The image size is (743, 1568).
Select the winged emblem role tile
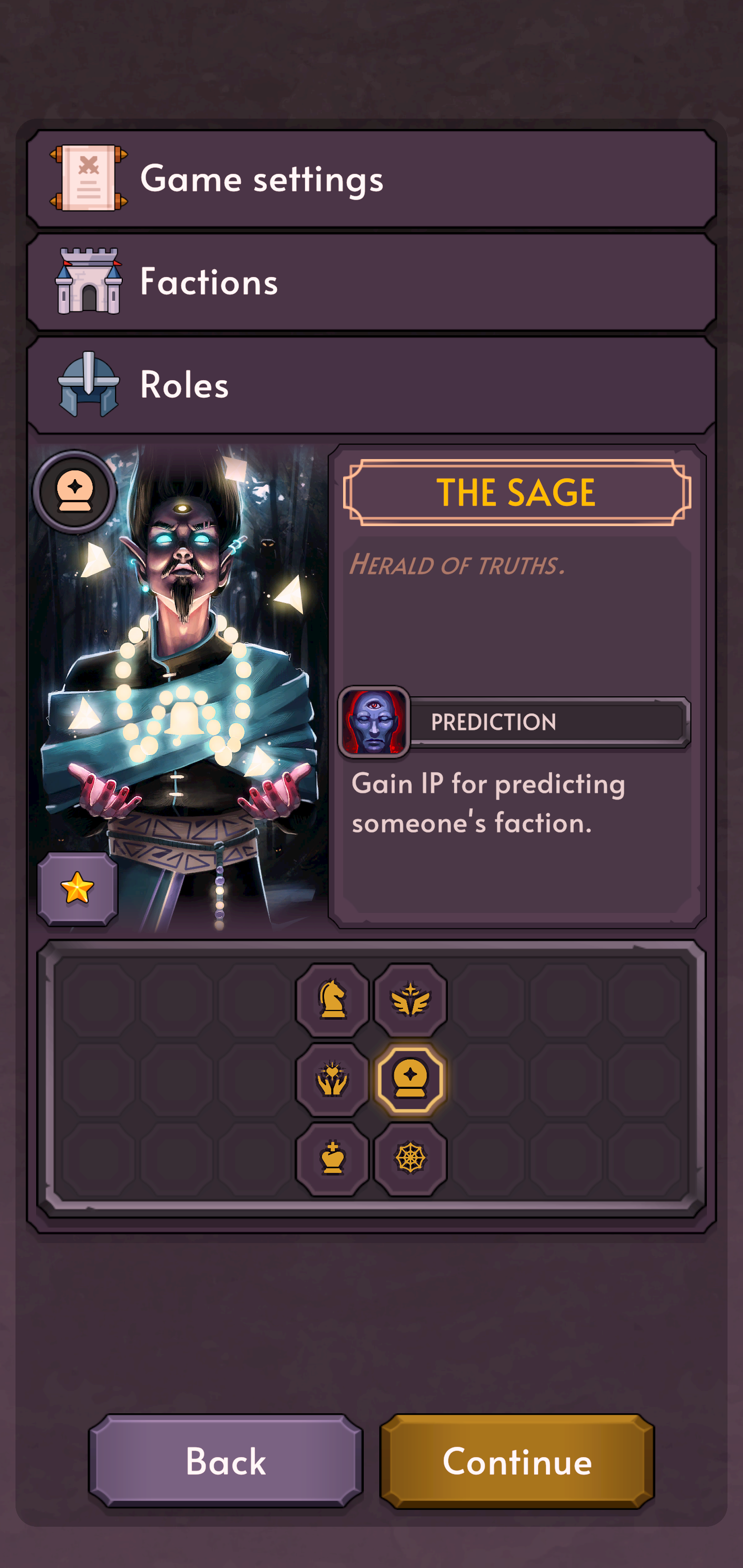pyautogui.click(x=411, y=1000)
